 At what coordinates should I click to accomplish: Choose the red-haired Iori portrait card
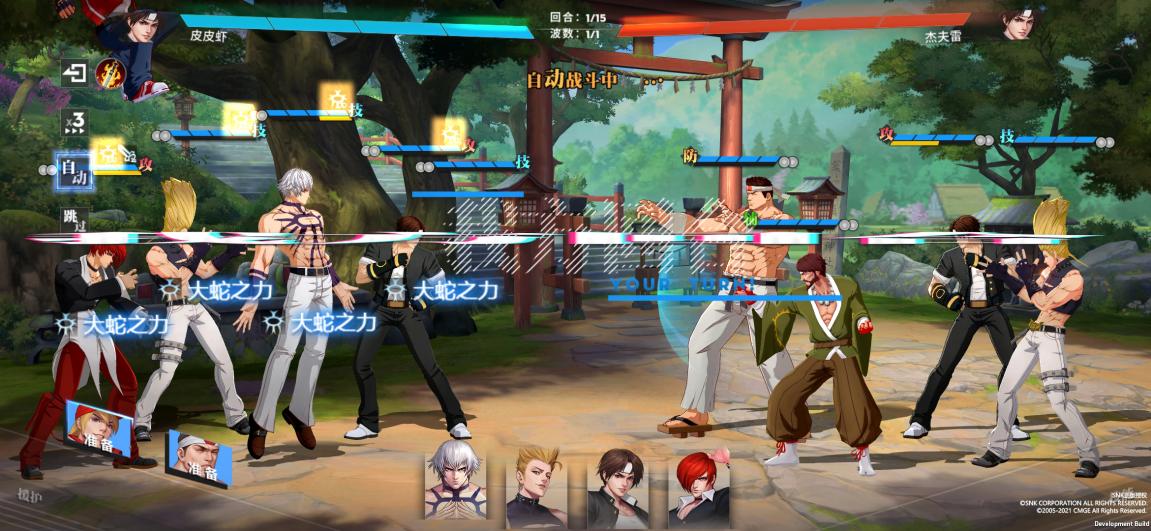tap(699, 478)
